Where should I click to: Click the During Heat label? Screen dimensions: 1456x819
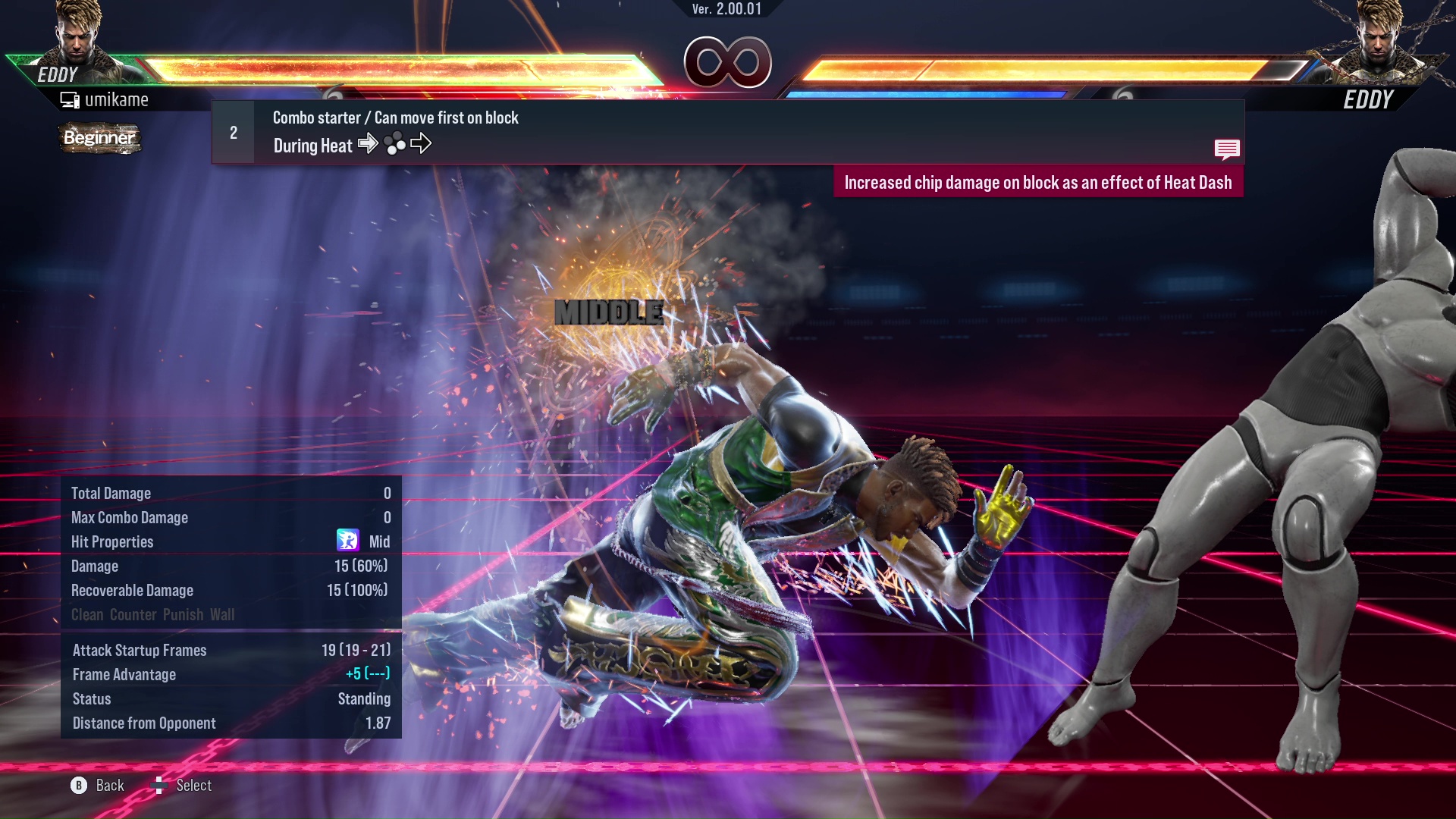312,145
